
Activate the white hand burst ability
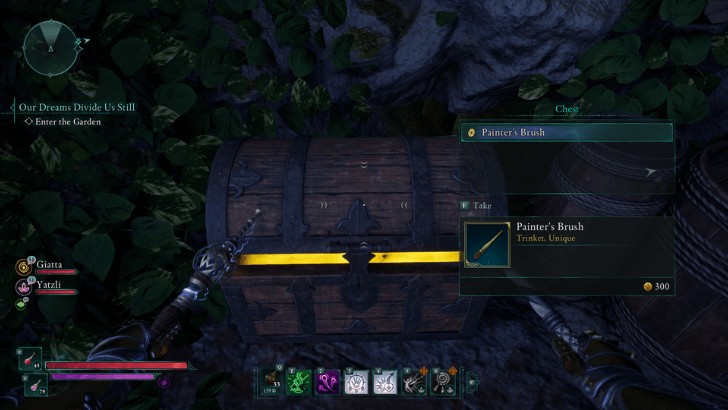click(357, 381)
